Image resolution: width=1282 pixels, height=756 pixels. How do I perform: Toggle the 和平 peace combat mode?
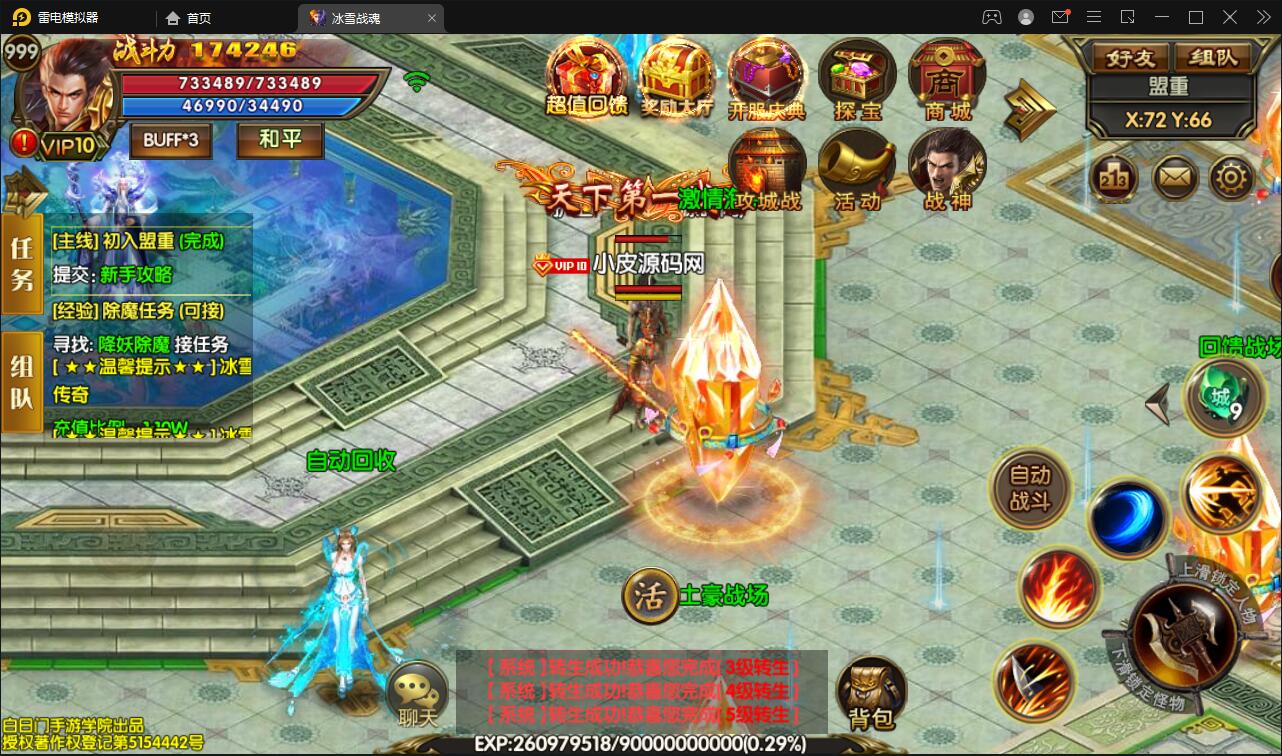point(279,140)
